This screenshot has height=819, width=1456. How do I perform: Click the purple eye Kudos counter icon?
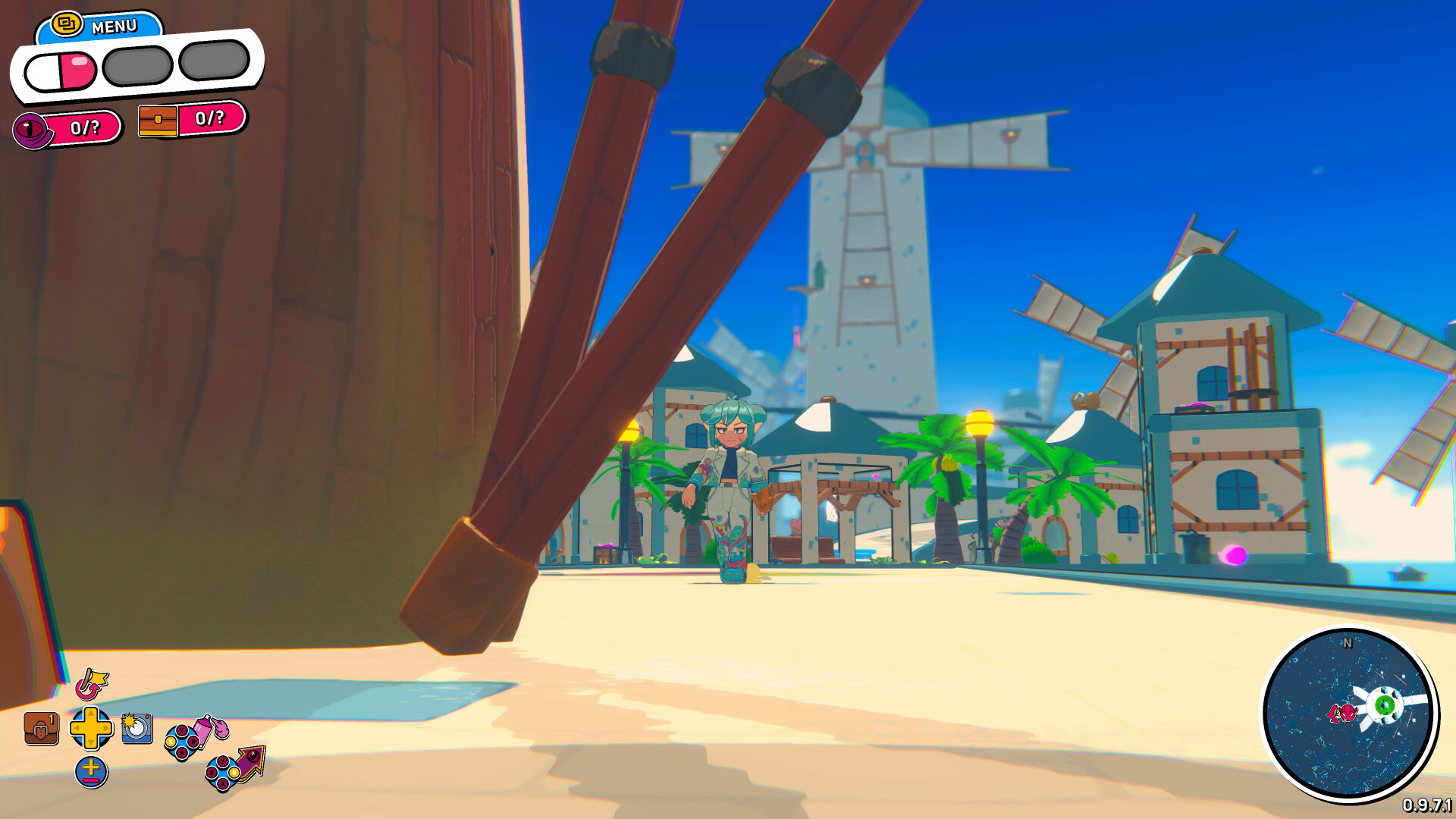tap(31, 129)
